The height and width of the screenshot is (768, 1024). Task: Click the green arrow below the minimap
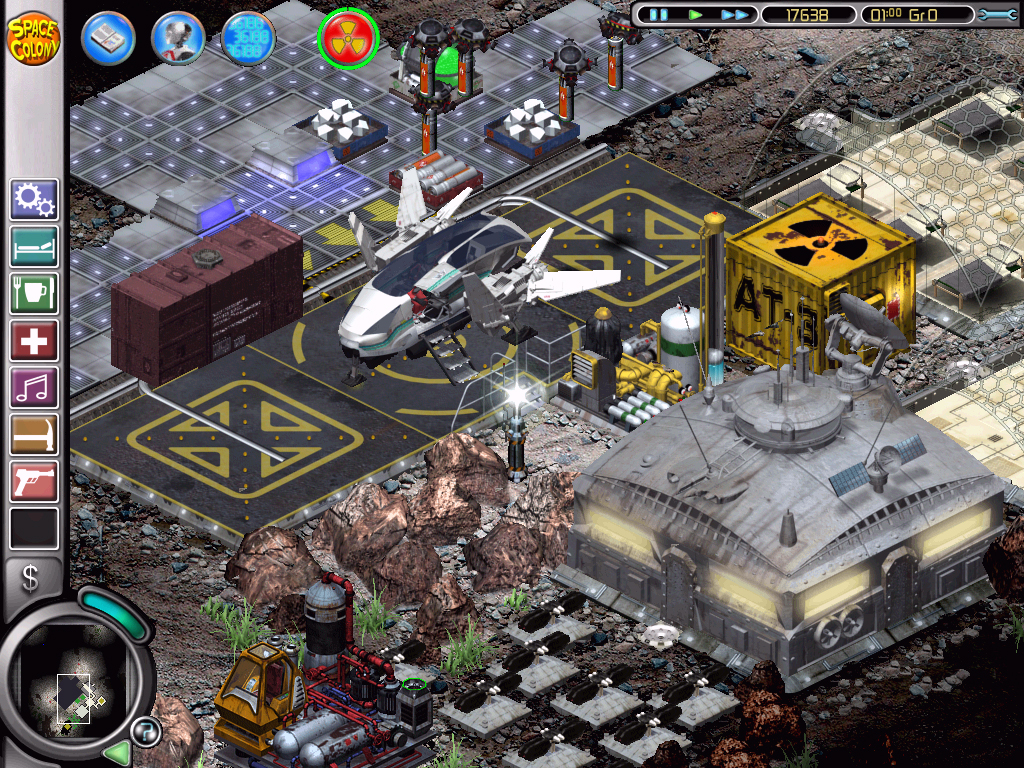(118, 752)
